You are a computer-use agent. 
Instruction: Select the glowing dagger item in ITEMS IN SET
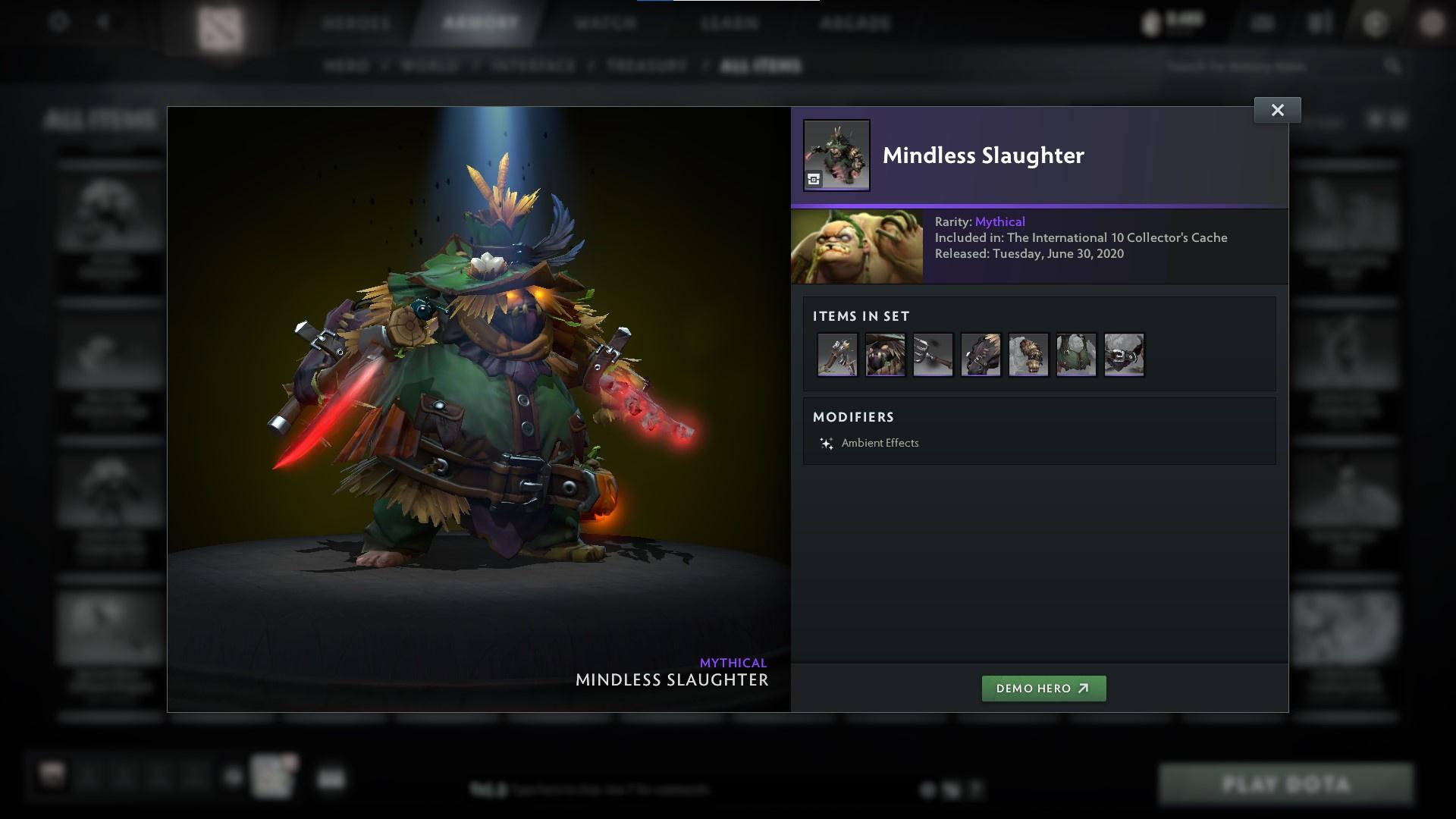(836, 354)
